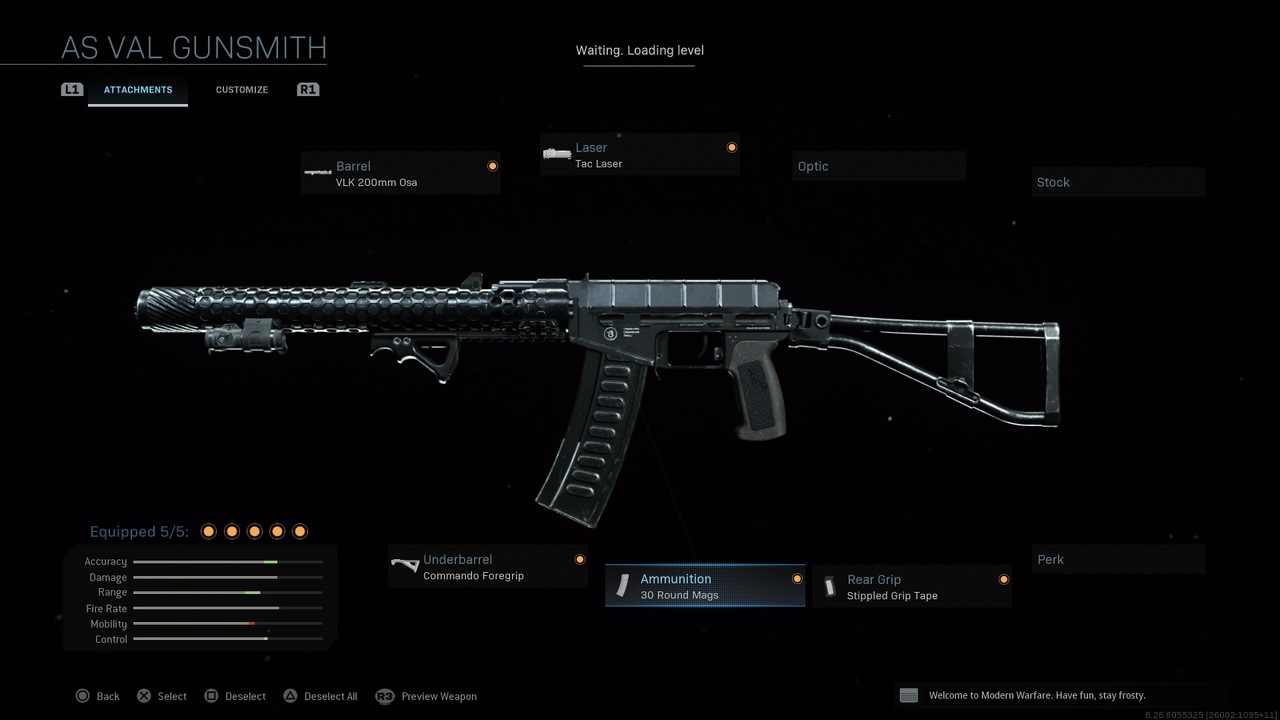Toggle the orange indicator on Rear Grip
Viewport: 1280px width, 720px height.
click(1003, 579)
